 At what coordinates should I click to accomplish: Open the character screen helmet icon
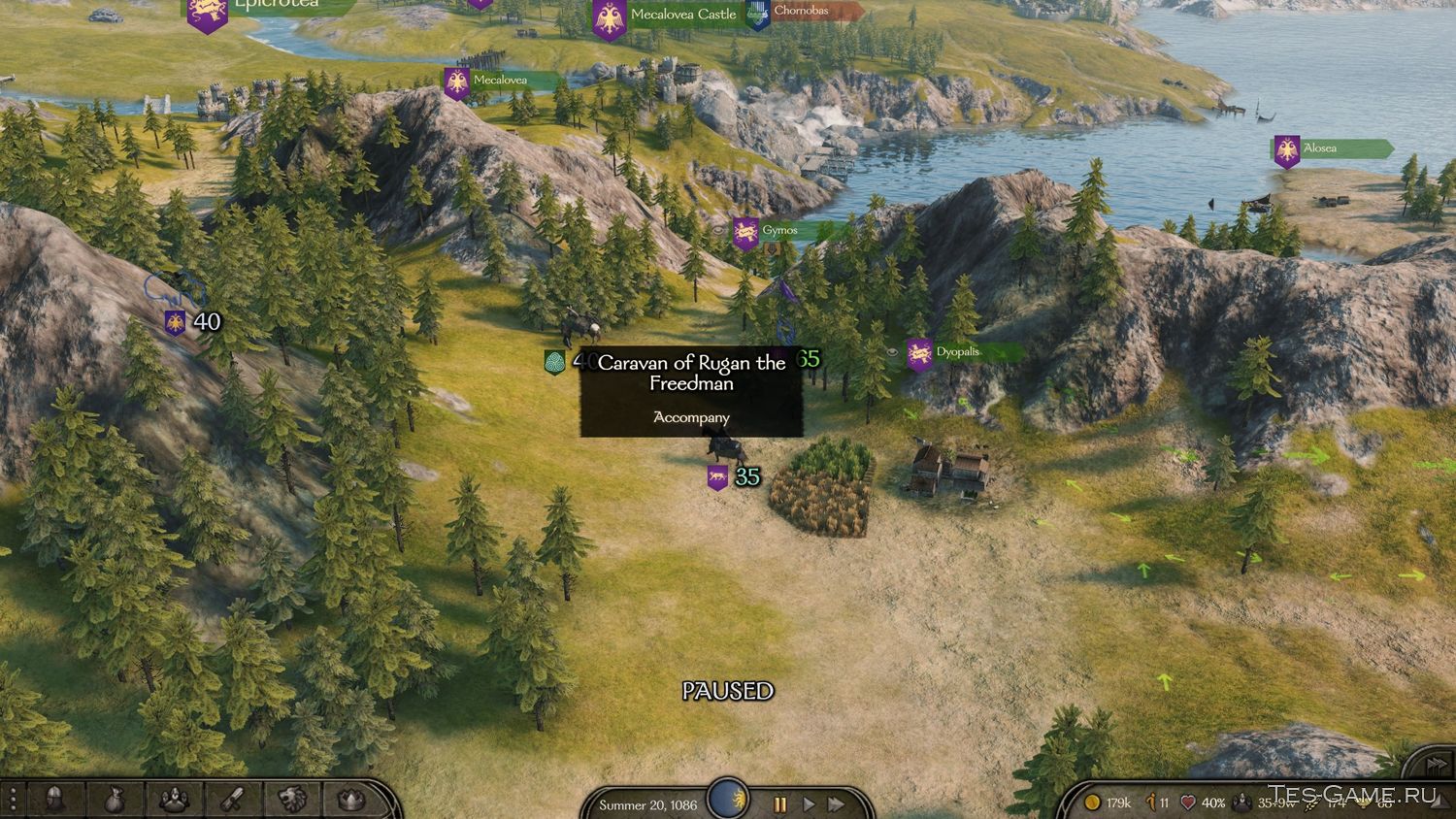pos(56,800)
